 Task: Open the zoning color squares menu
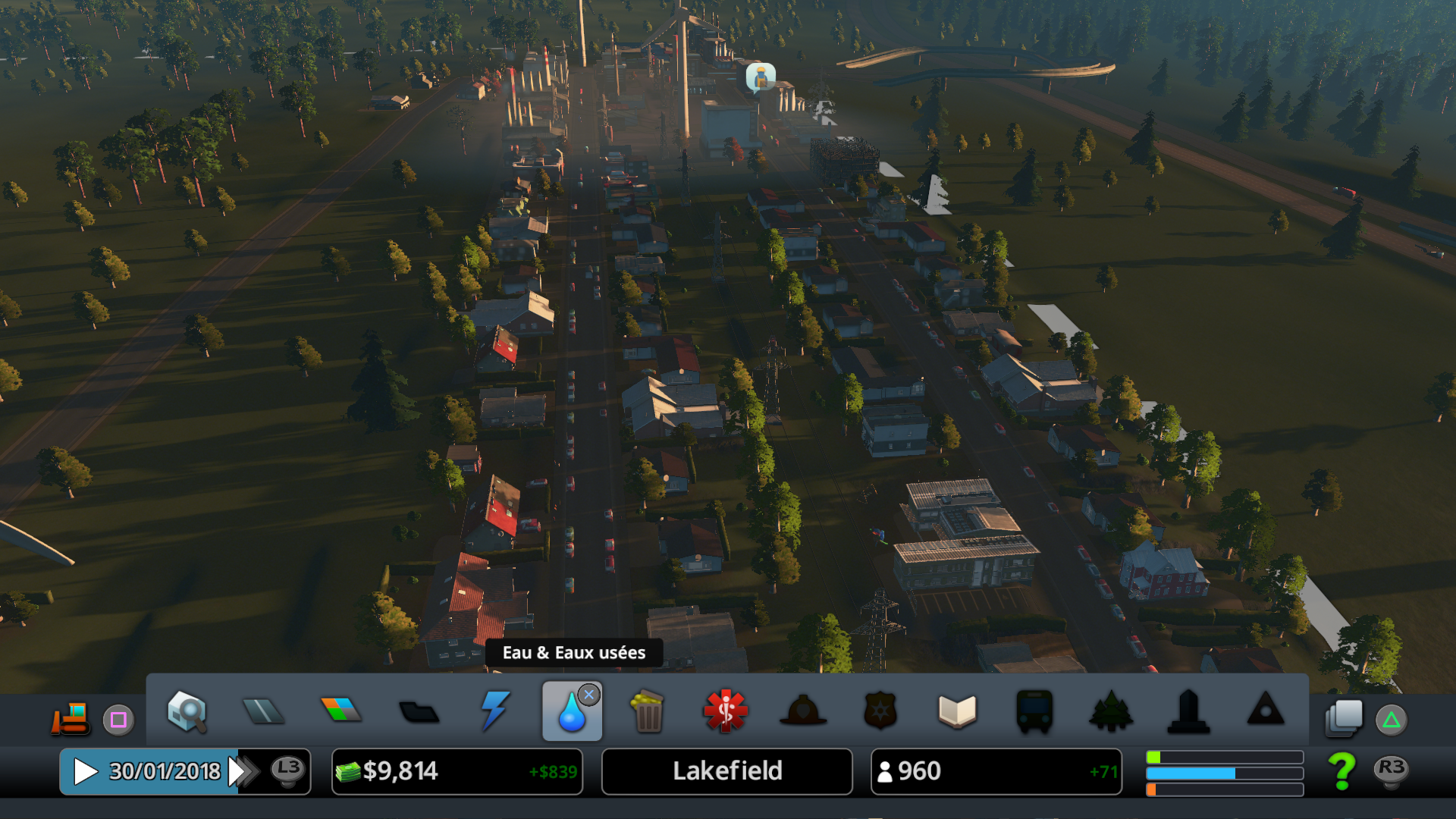pos(341,710)
